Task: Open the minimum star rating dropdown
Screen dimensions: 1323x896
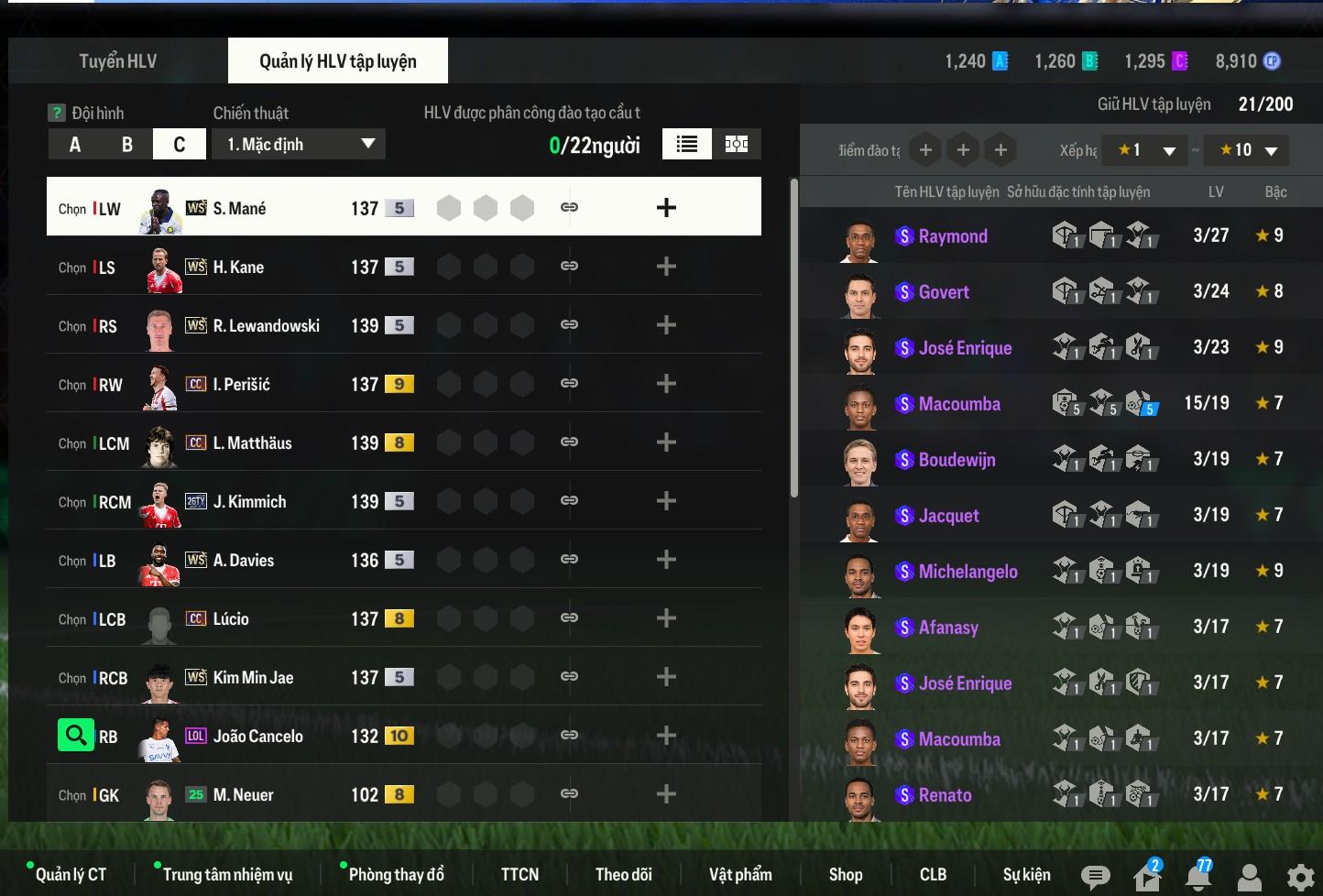Action: [1145, 150]
